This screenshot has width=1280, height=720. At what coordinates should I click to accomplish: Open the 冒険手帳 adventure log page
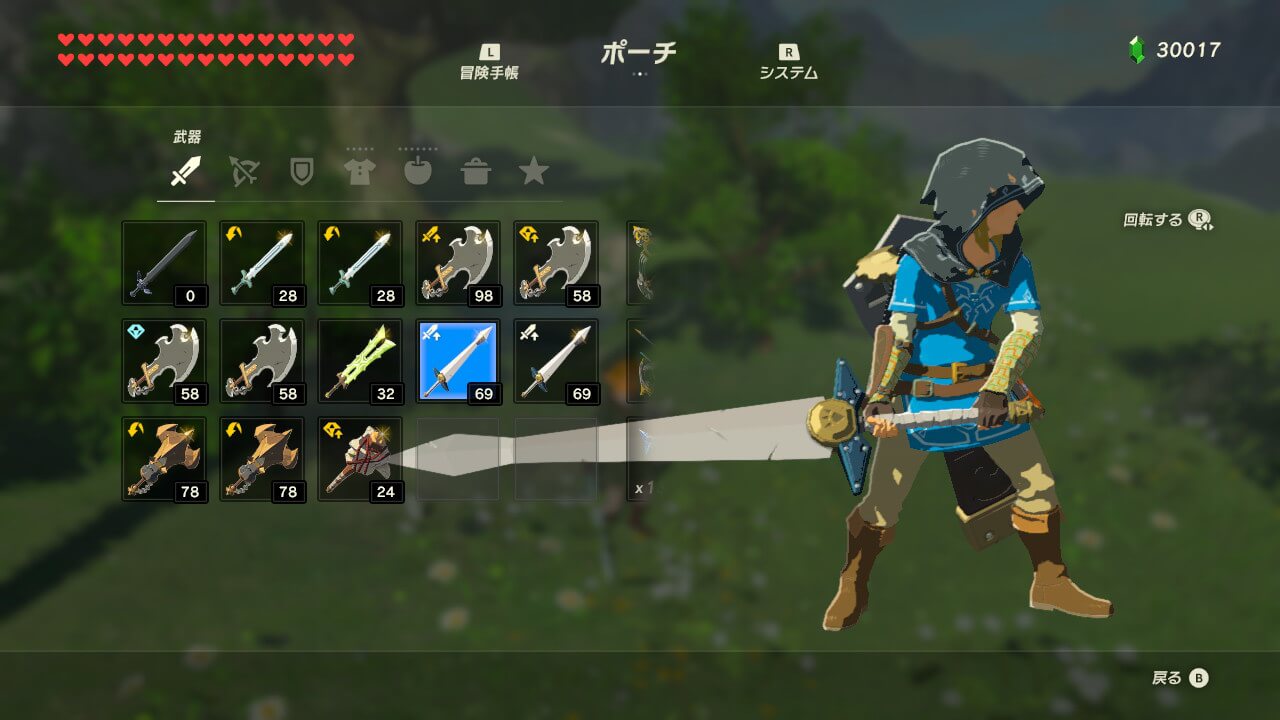tap(489, 63)
